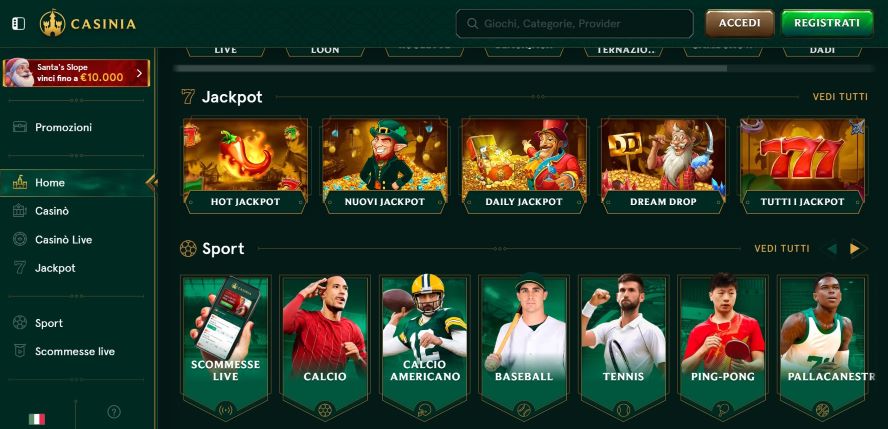Show Tutti i Jackpot tile

point(802,164)
